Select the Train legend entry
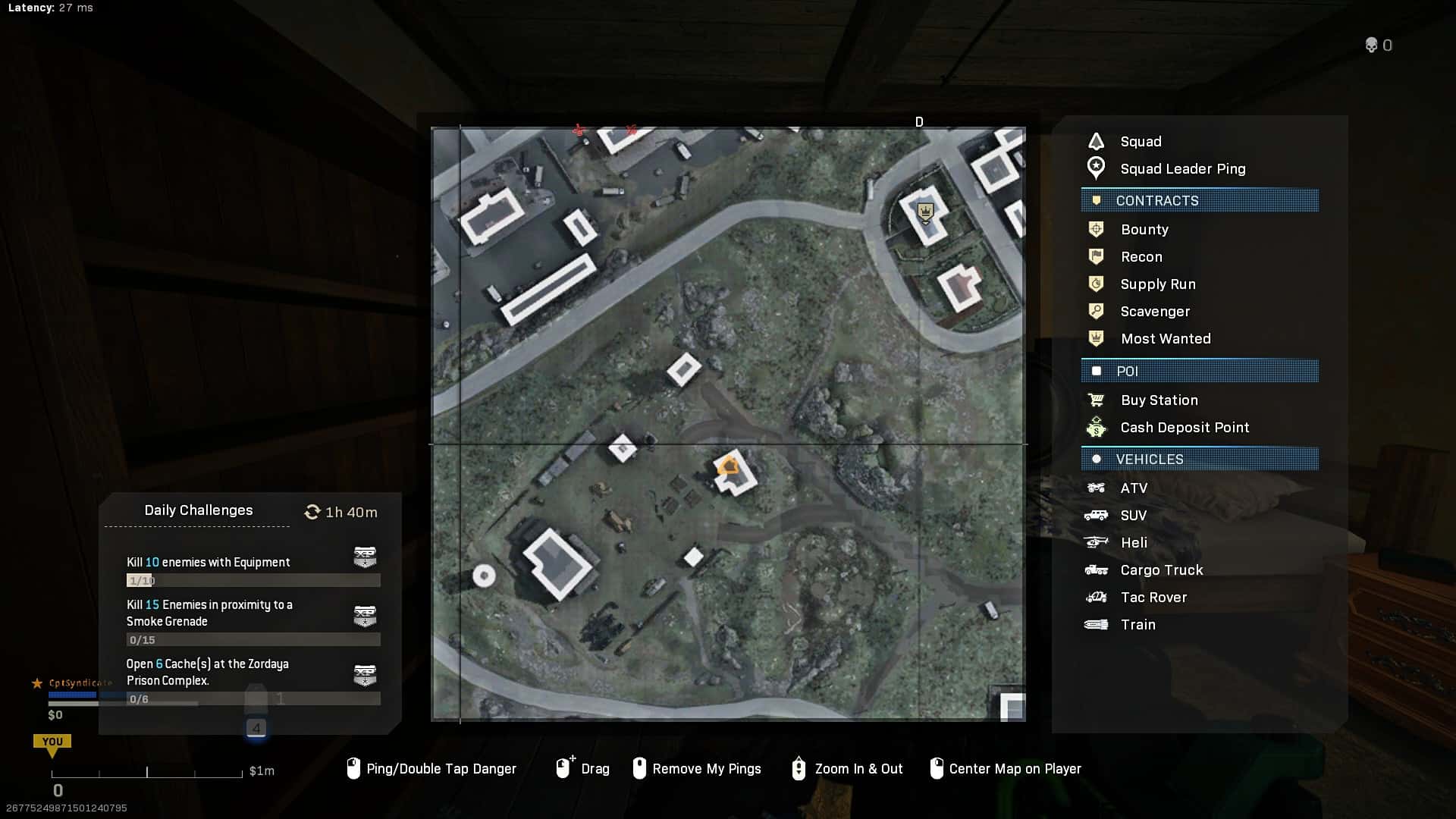 point(1137,625)
